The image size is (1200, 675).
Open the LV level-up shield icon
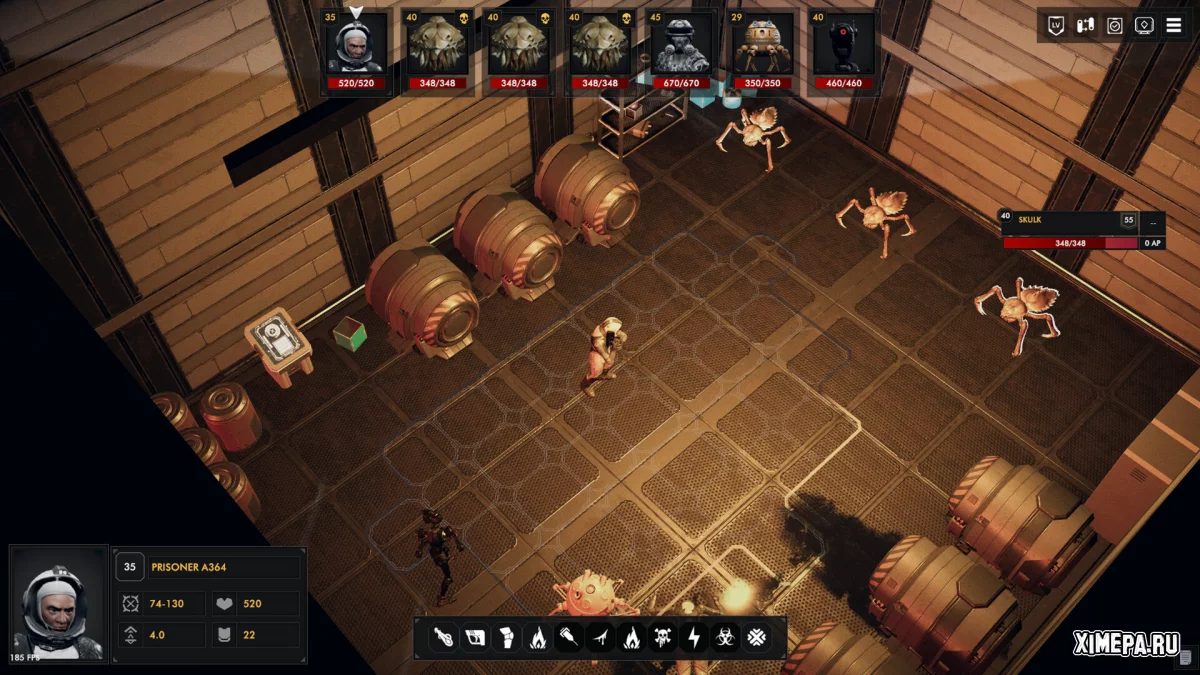1055,26
